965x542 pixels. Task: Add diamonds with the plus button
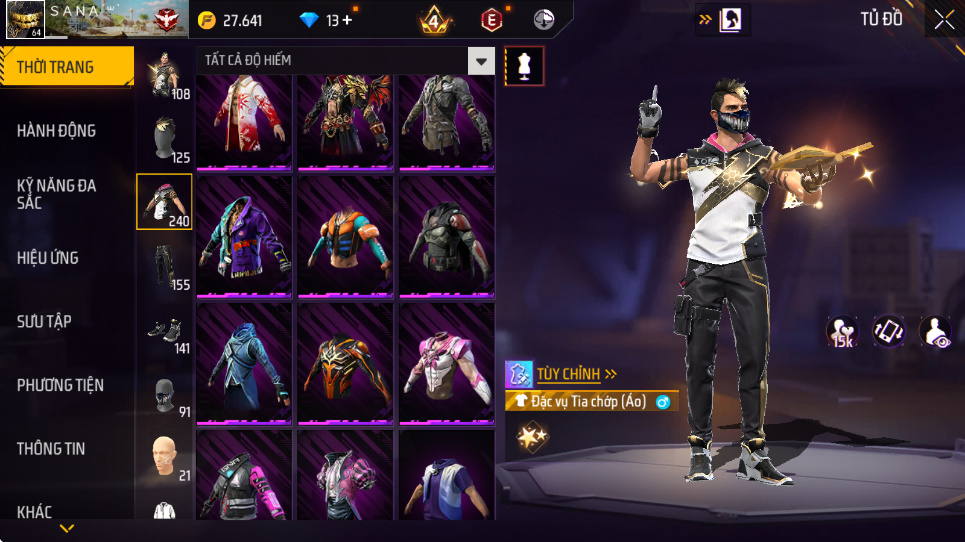click(x=346, y=20)
